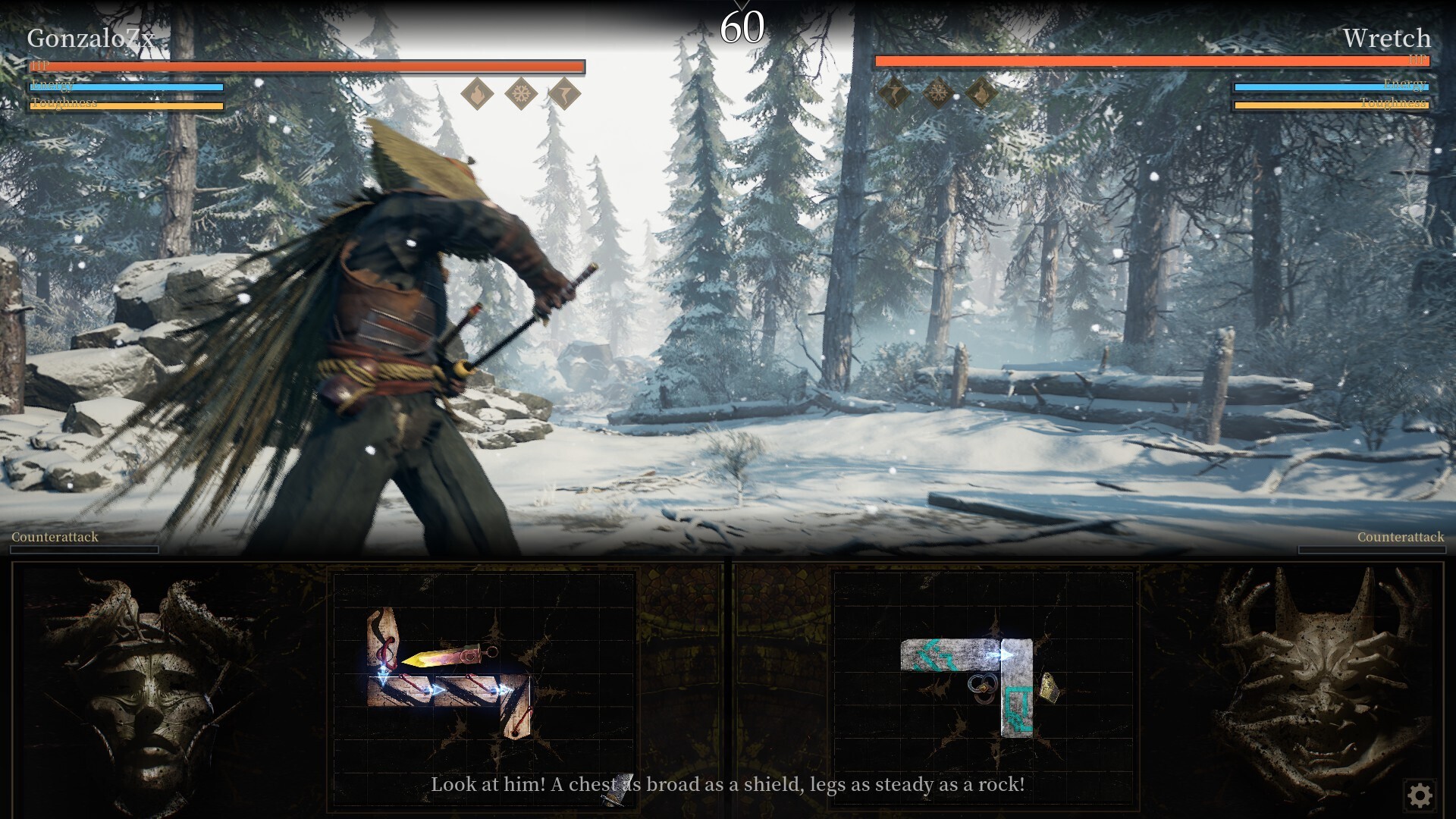This screenshot has width=1456, height=819.
Task: Select the GonzaloZx name label
Action: [x=91, y=38]
